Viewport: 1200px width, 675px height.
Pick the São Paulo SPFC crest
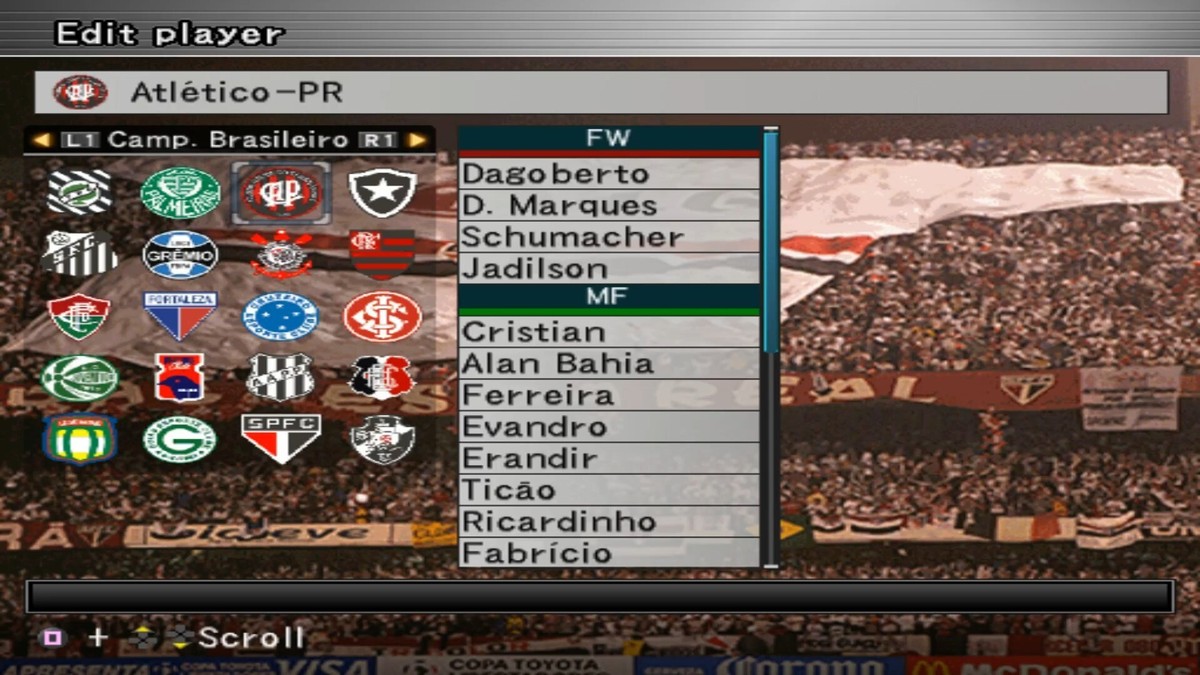pos(281,439)
